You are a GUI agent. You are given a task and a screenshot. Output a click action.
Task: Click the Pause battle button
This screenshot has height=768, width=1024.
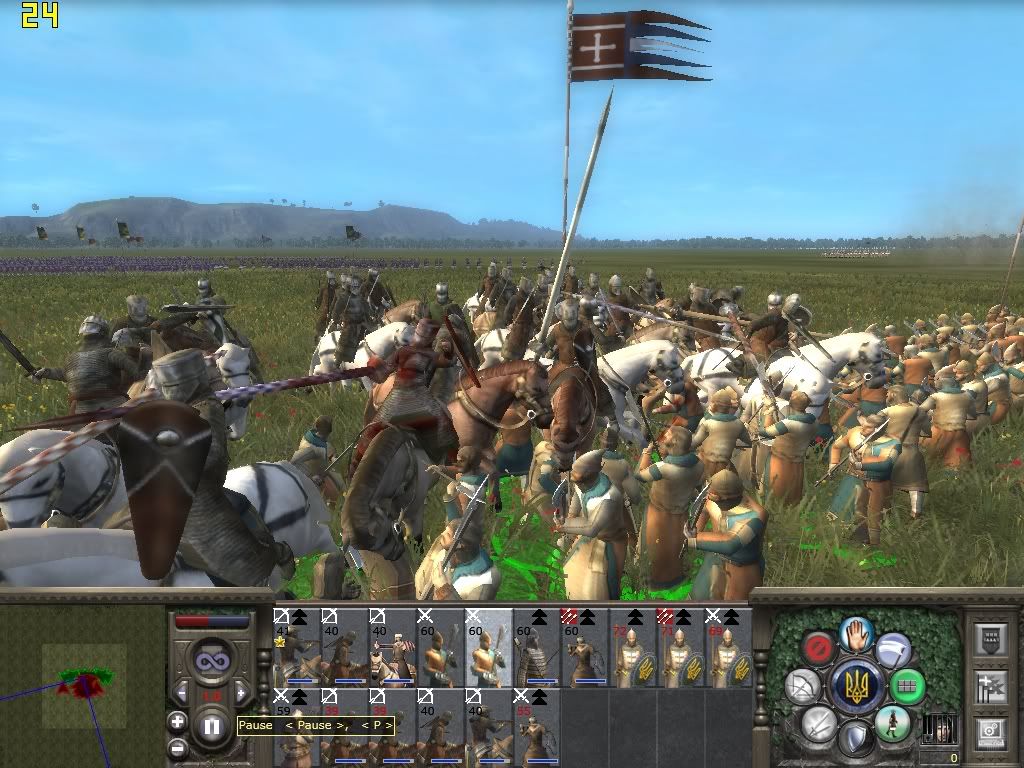pyautogui.click(x=212, y=728)
